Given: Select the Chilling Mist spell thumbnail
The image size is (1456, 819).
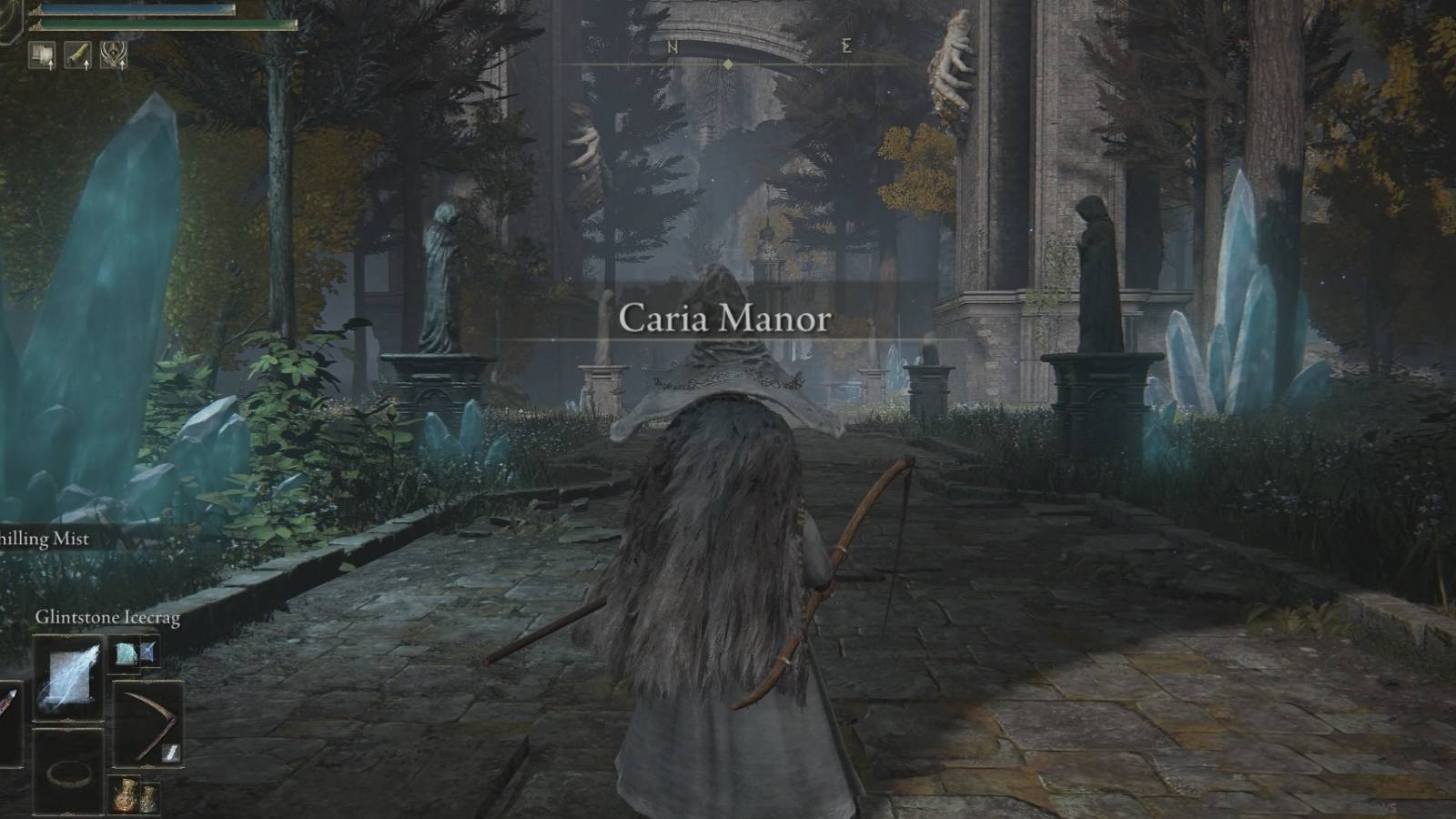Looking at the screenshot, I should click(x=126, y=654).
